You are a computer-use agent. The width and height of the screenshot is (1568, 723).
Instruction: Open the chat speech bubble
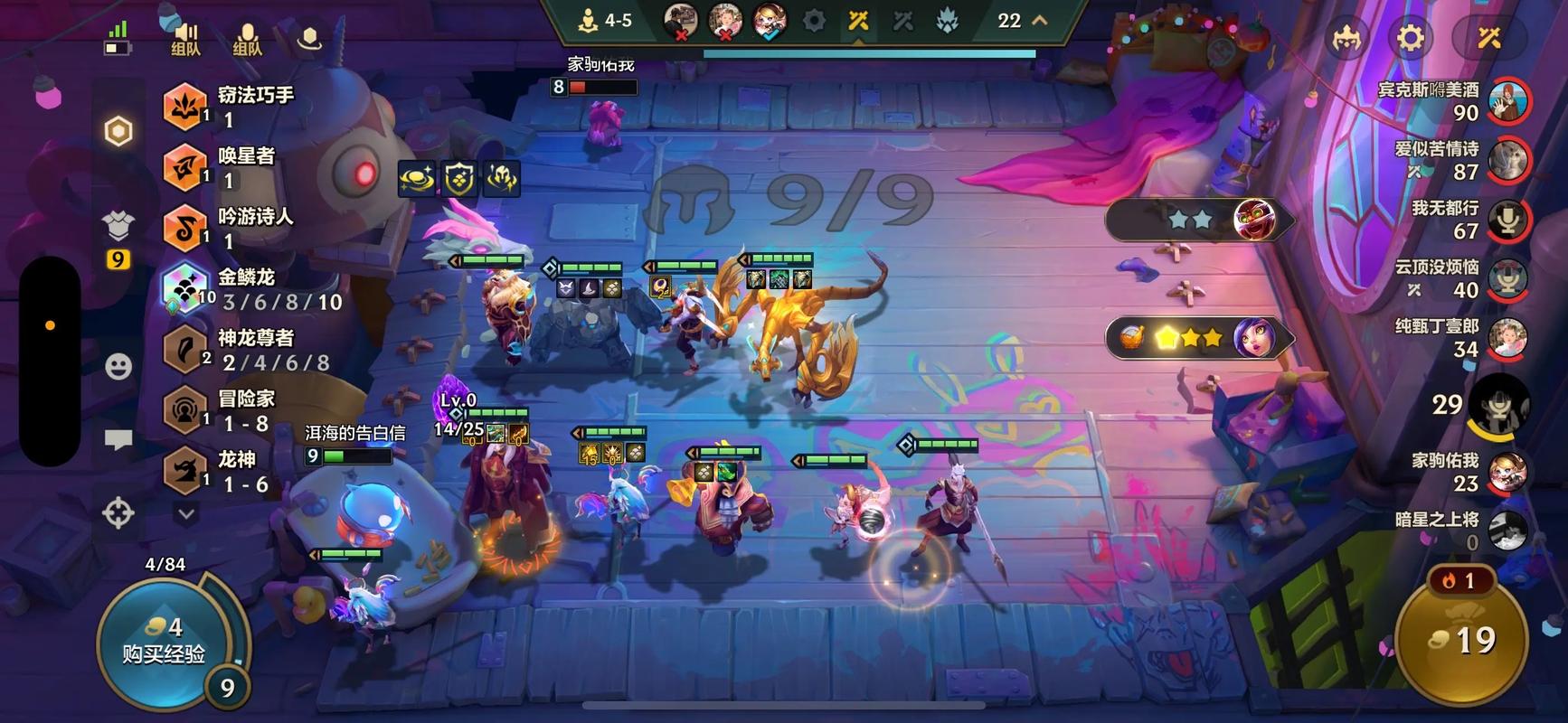point(118,440)
